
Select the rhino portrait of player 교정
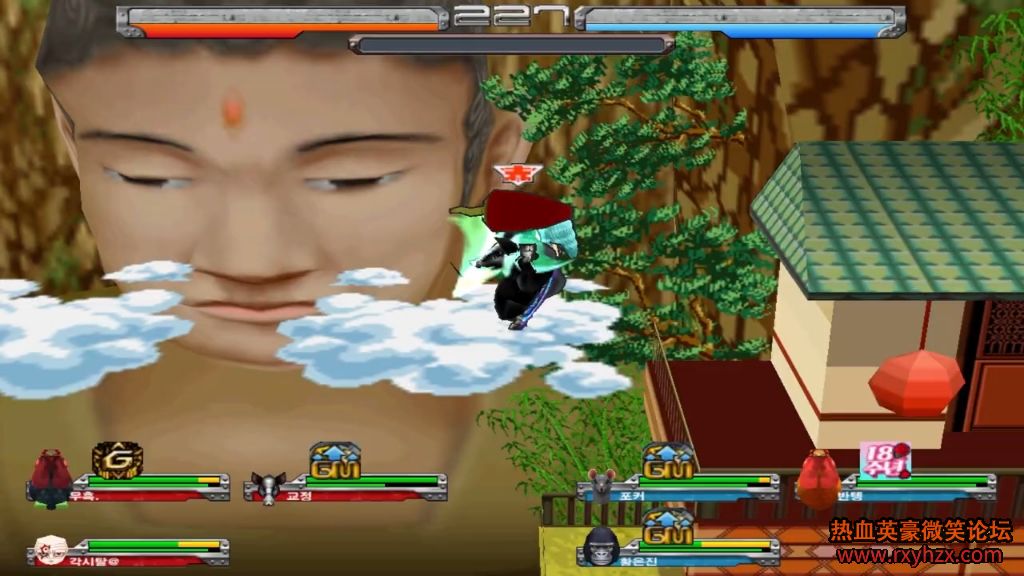[268, 487]
